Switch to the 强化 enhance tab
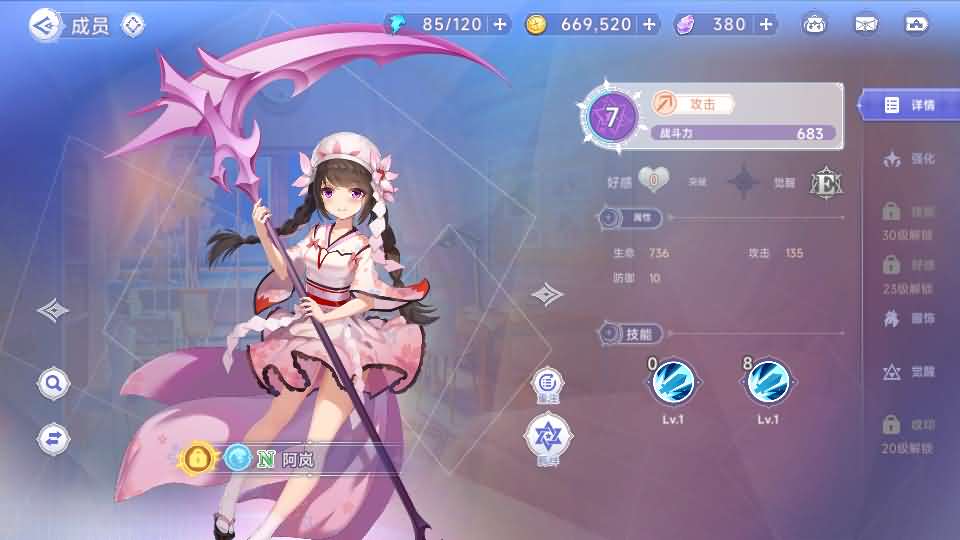The width and height of the screenshot is (960, 540). pyautogui.click(x=909, y=159)
